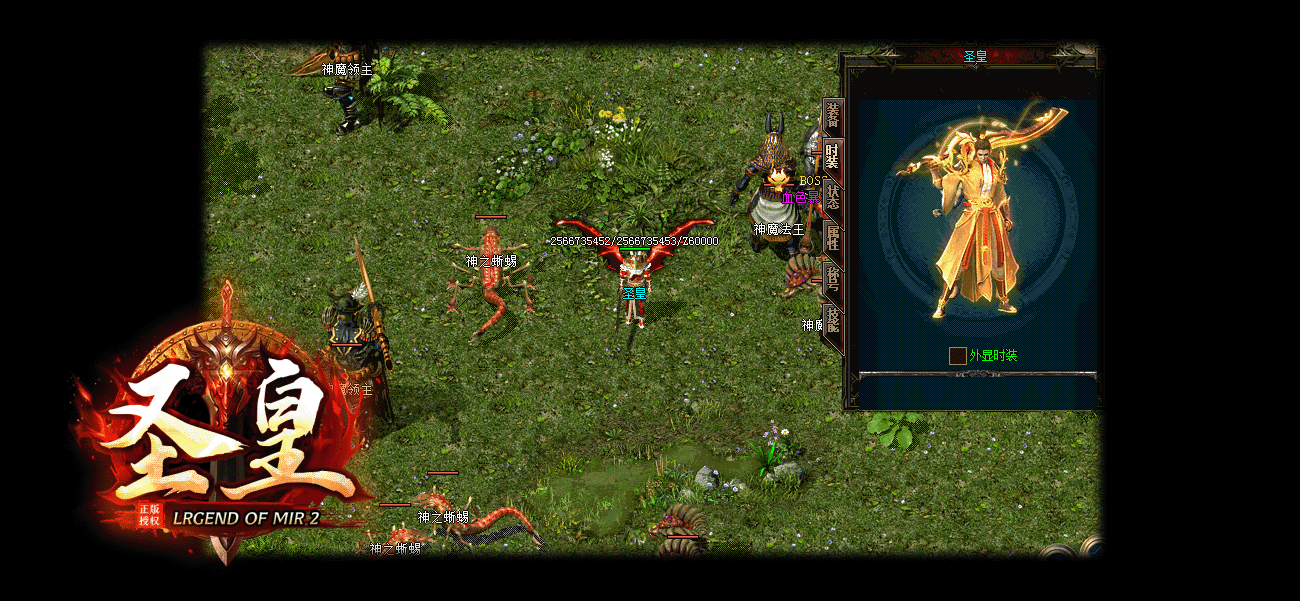Open the 状态 status tab
The image size is (1300, 601).
click(832, 197)
